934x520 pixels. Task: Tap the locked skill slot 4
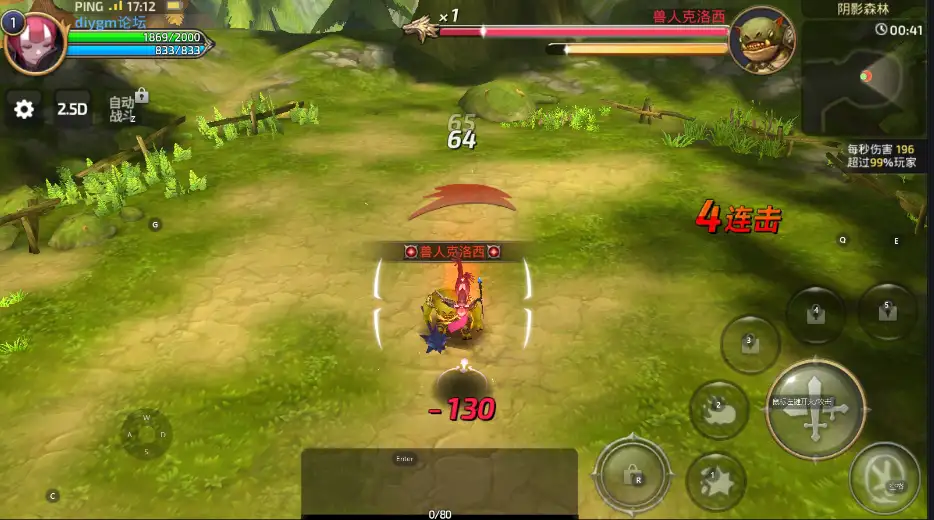[x=816, y=315]
